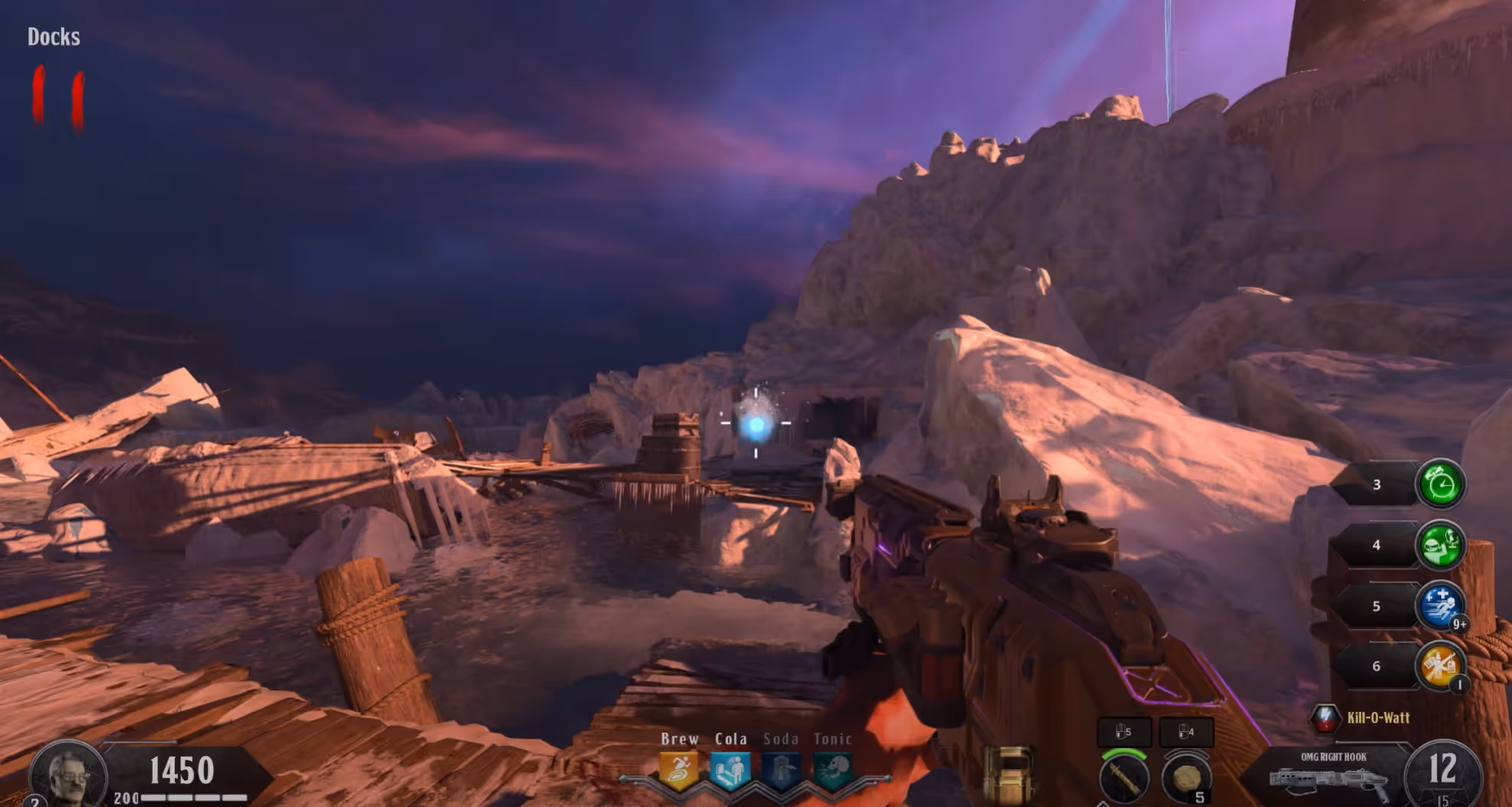Select the Brew perk icon
The width and height of the screenshot is (1512, 807).
[x=679, y=771]
